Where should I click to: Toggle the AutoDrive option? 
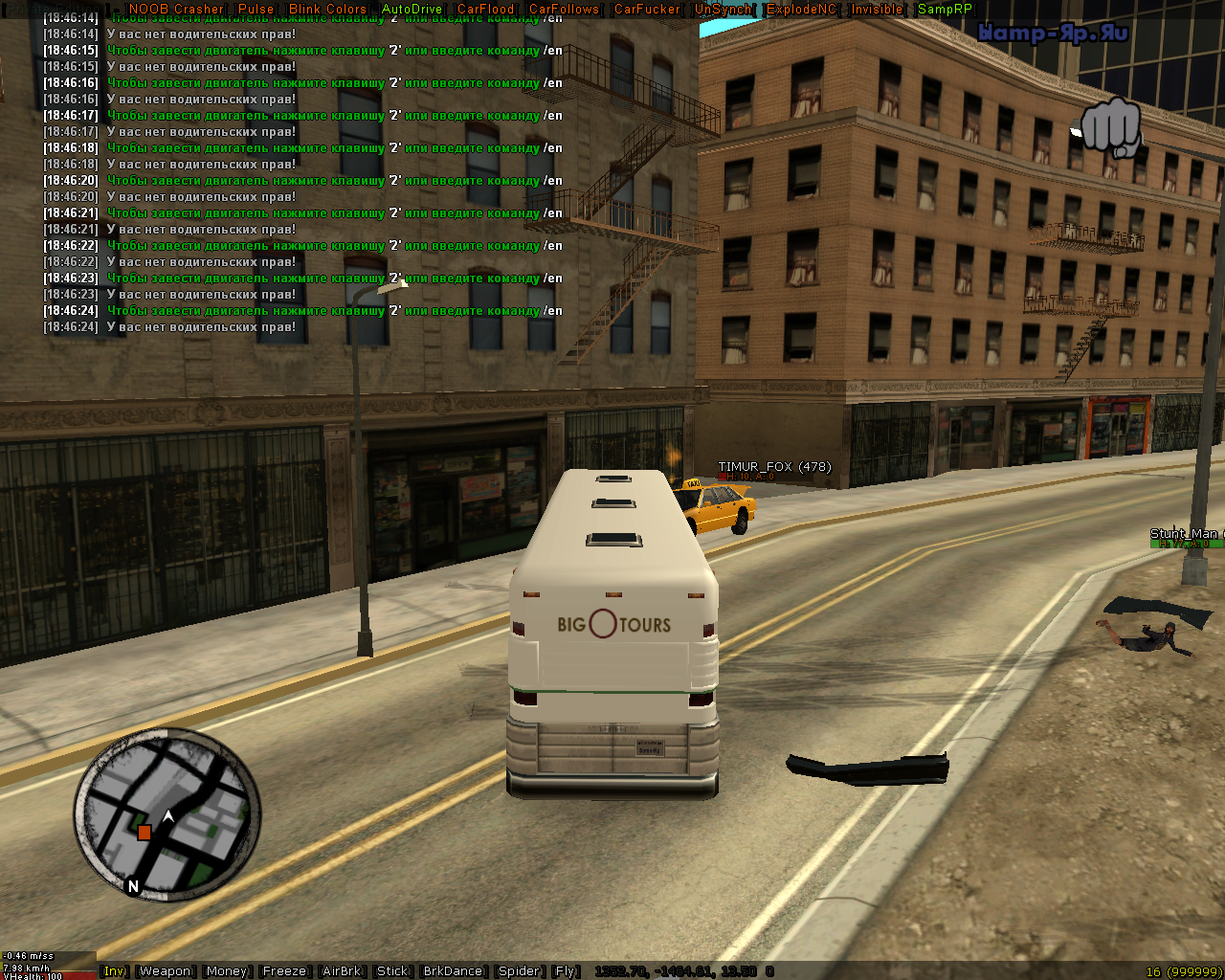pyautogui.click(x=412, y=9)
